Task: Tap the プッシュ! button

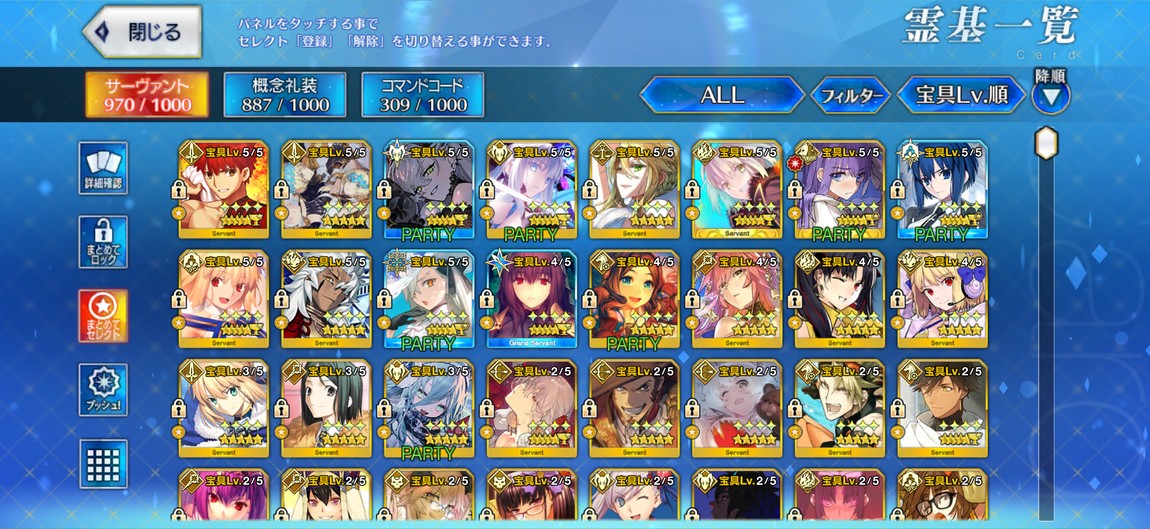Action: pos(103,390)
